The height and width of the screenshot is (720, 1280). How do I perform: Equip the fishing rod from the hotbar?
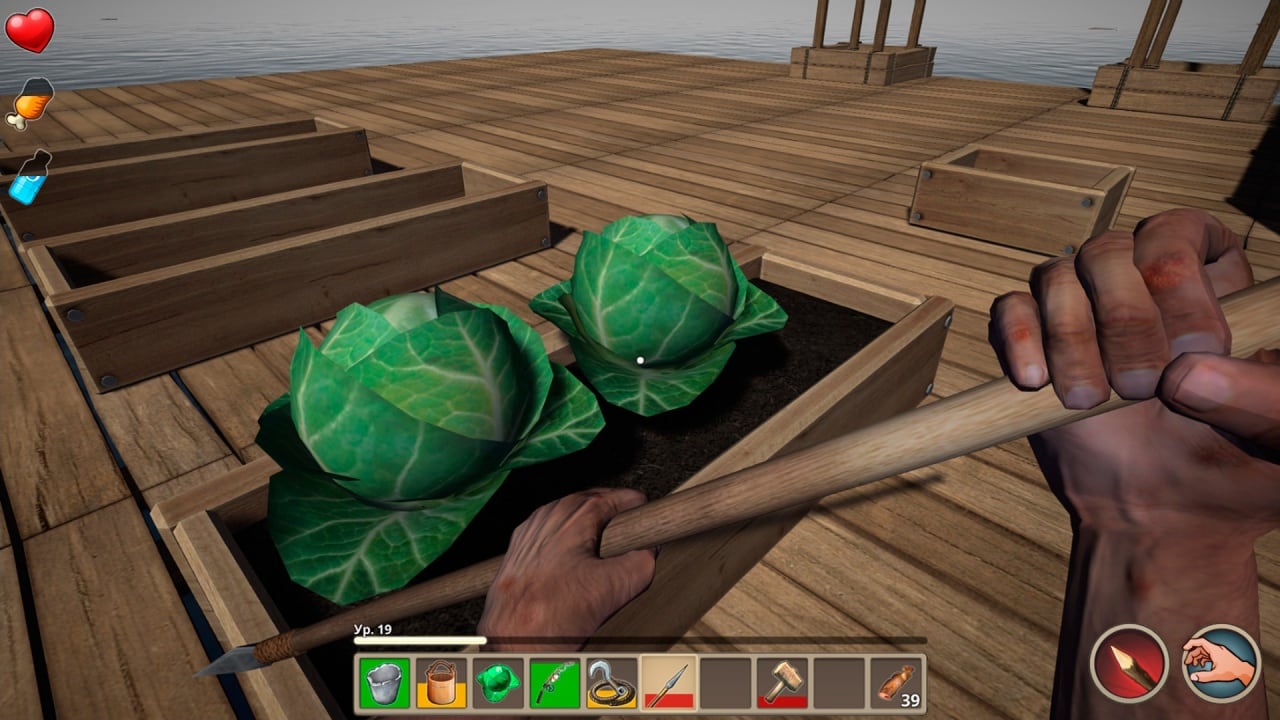555,683
